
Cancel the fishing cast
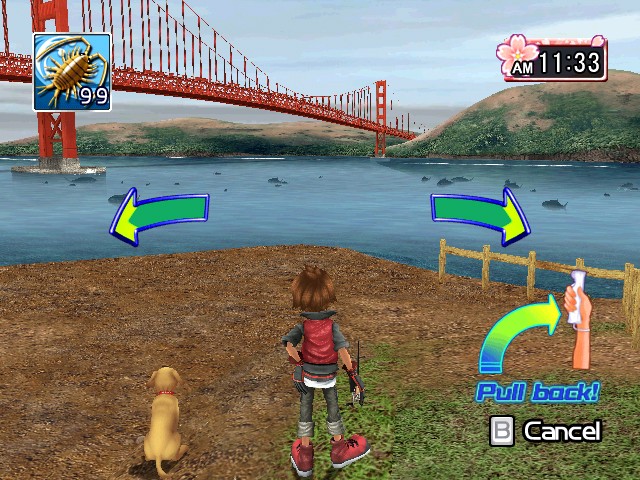coord(546,431)
